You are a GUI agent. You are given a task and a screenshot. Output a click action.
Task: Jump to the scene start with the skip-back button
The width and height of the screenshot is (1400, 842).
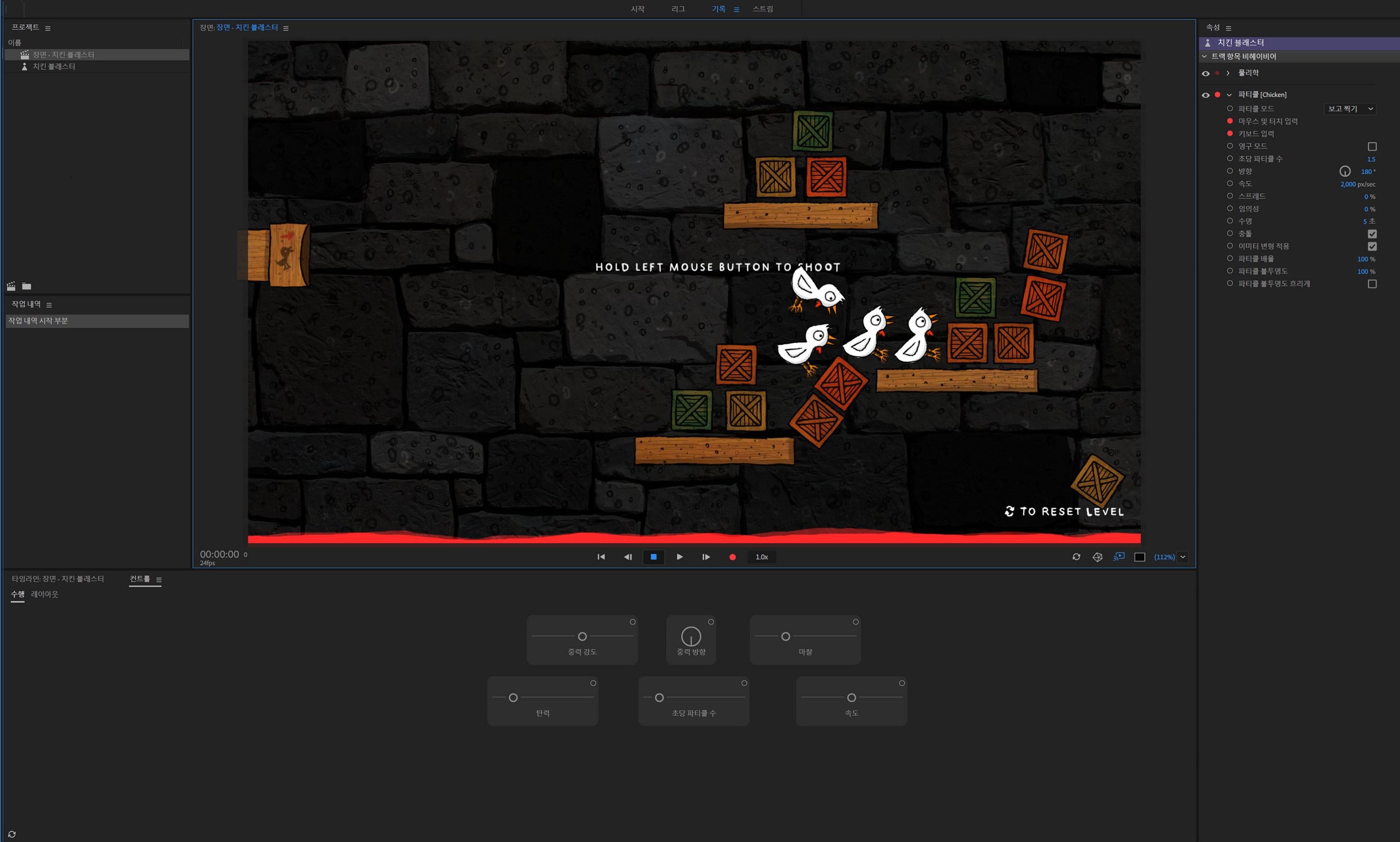coord(601,556)
